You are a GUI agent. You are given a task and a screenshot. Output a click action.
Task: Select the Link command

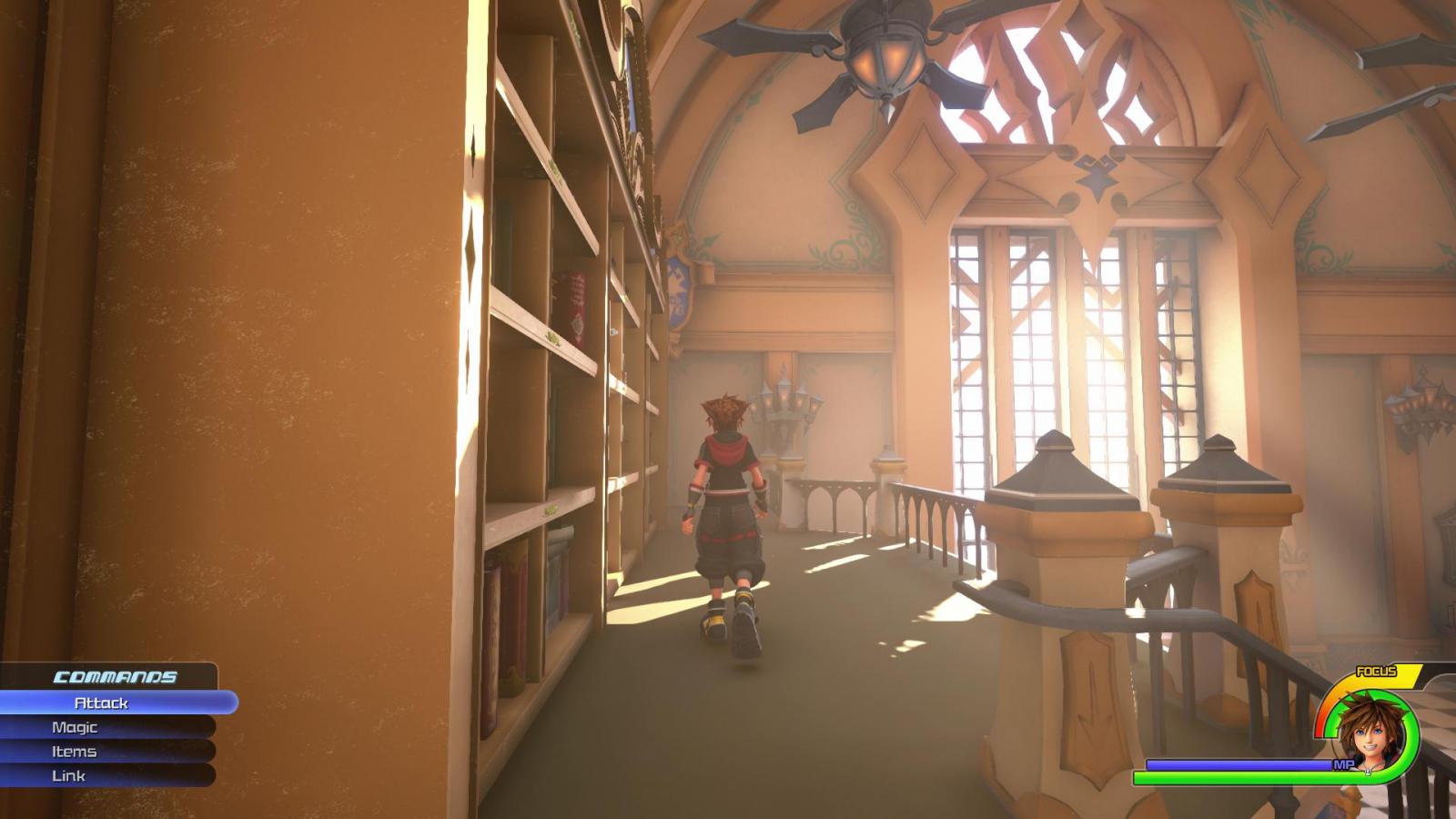click(68, 775)
